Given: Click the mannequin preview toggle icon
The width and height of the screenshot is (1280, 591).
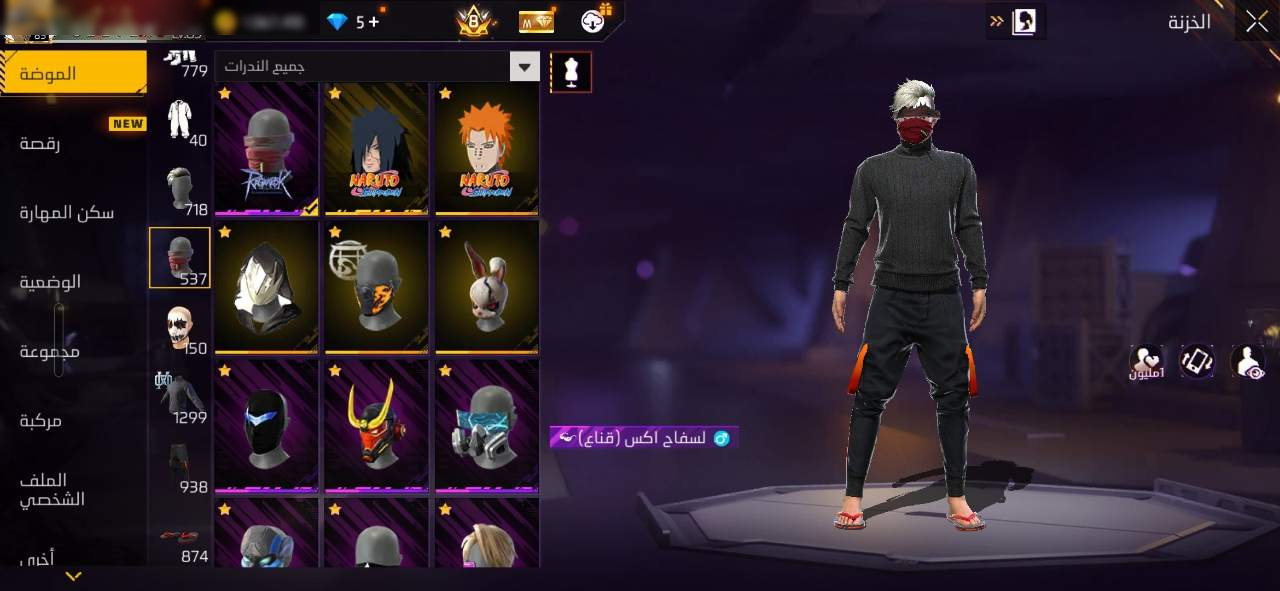Looking at the screenshot, I should coord(571,72).
